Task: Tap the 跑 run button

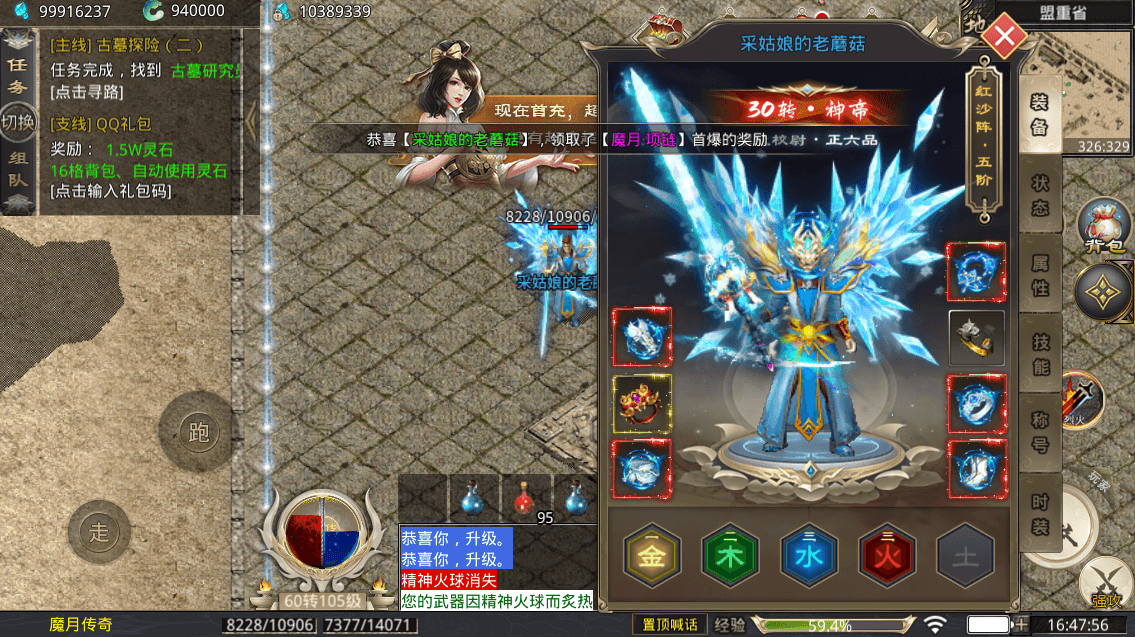Action: (197, 431)
